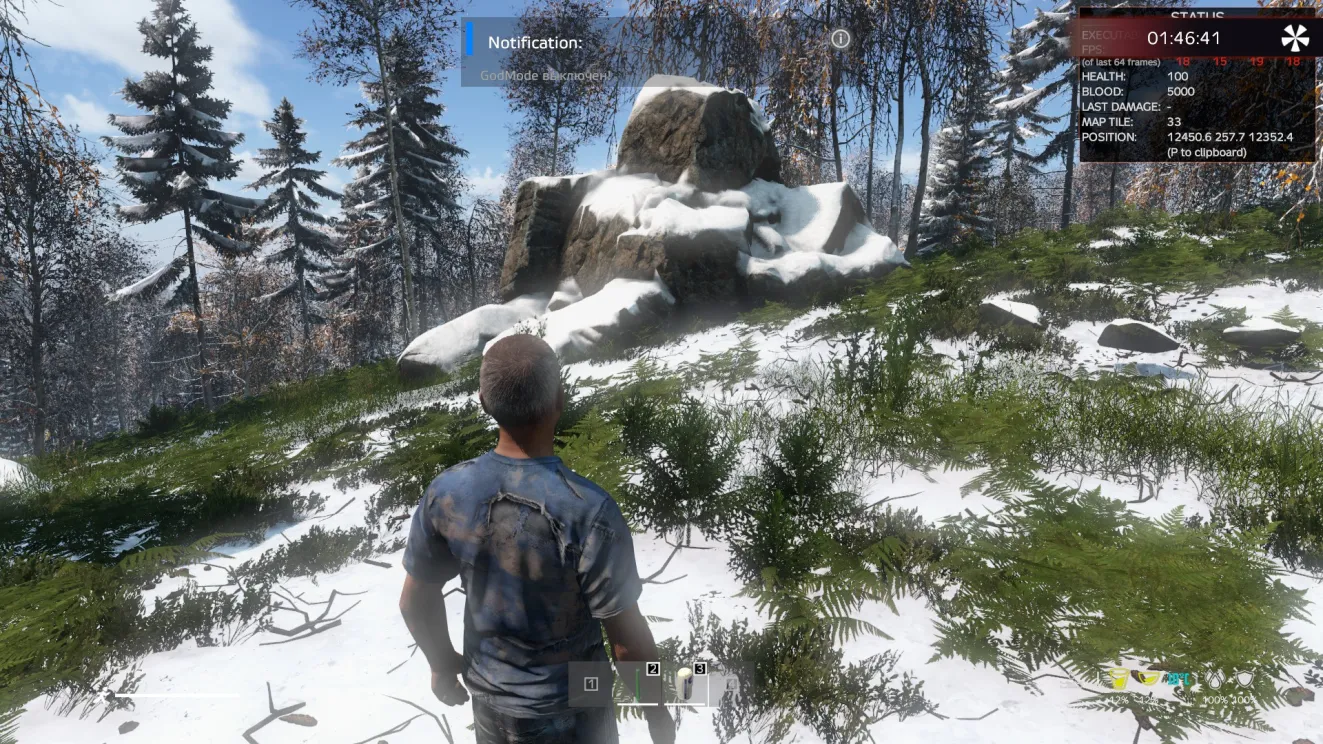Select the white canister in hotbar slot 3

tap(685, 684)
